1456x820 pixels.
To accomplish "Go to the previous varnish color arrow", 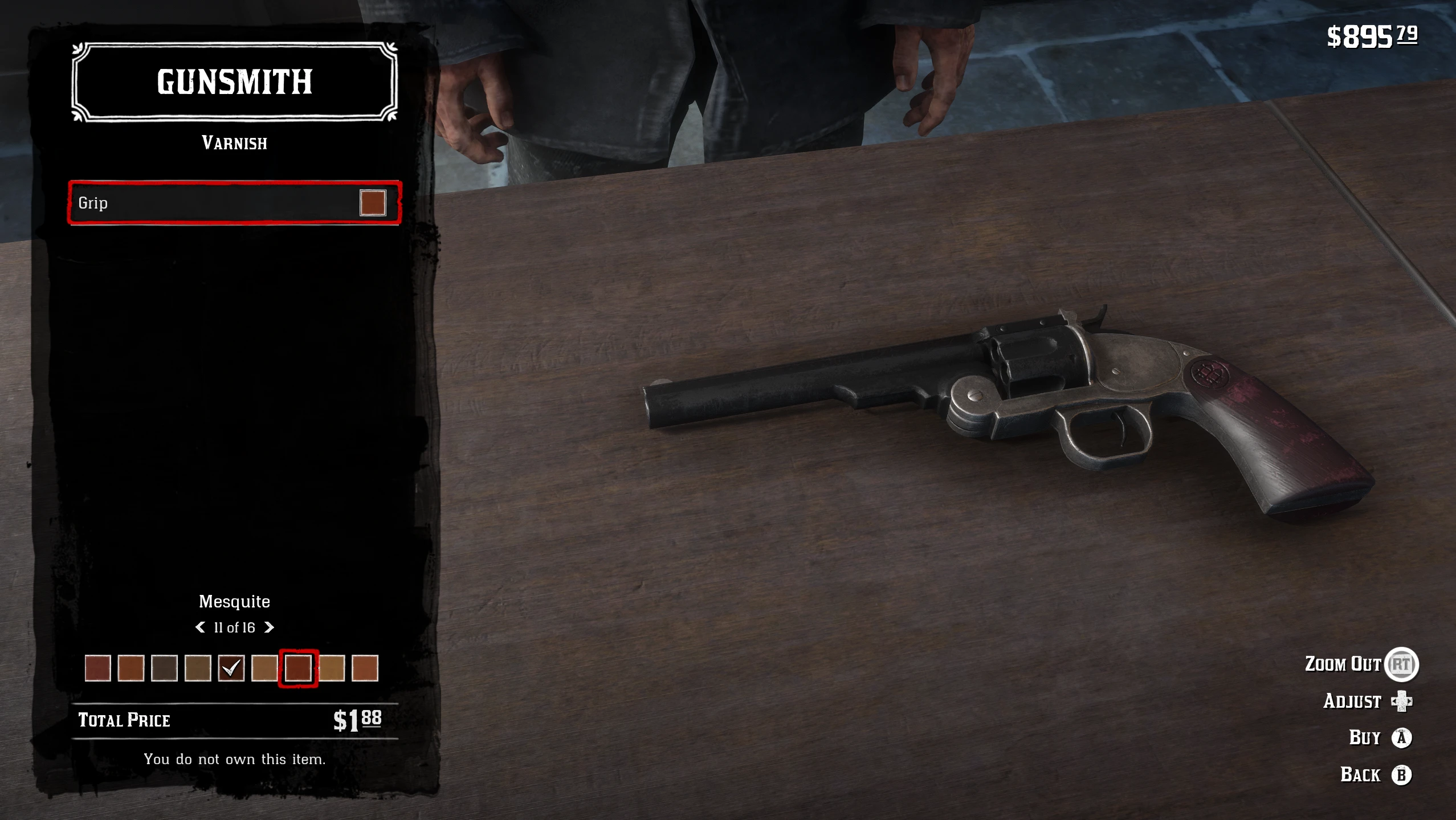I will [x=200, y=627].
